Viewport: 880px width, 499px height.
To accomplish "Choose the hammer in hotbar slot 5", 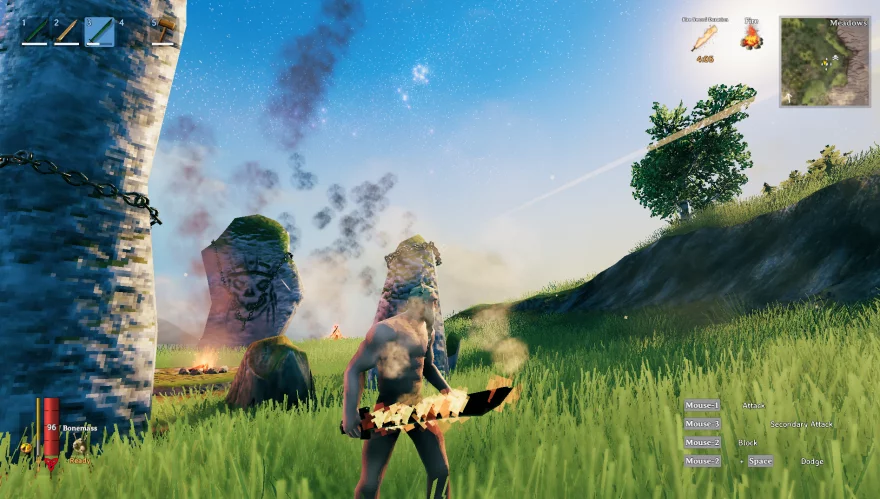I will 164,29.
